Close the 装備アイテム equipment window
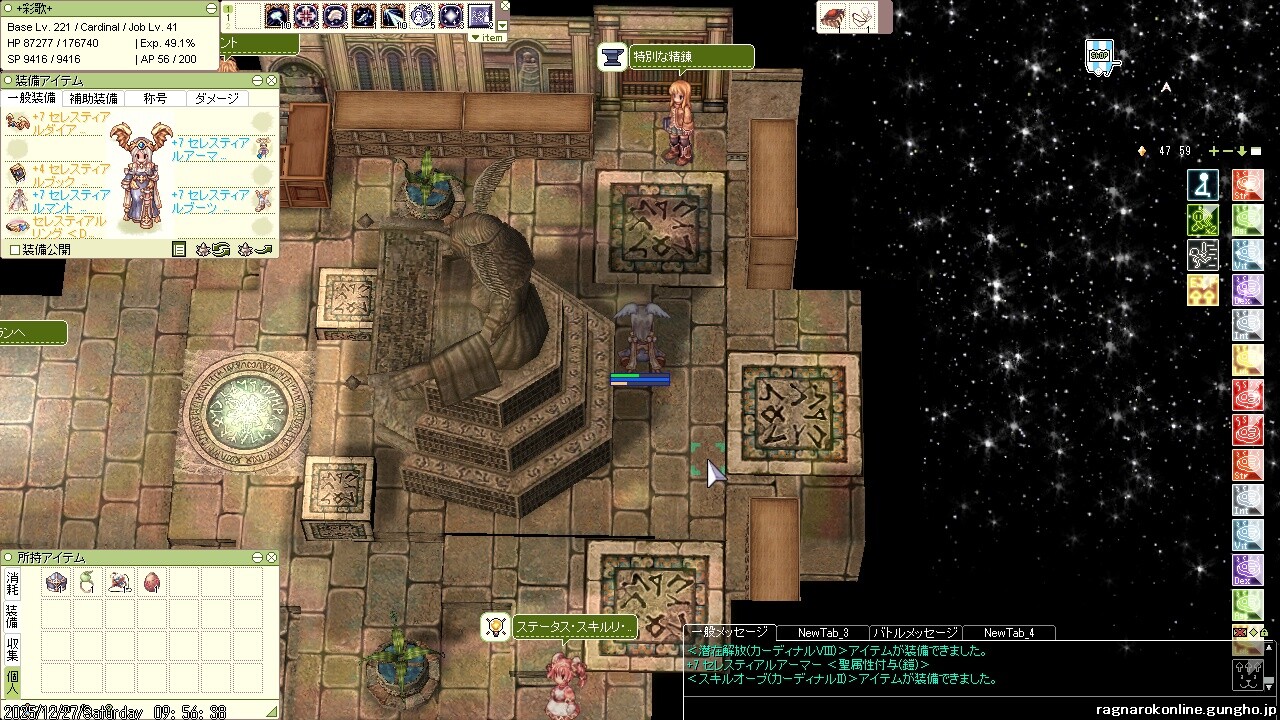The width and height of the screenshot is (1280, 720). pos(272,80)
